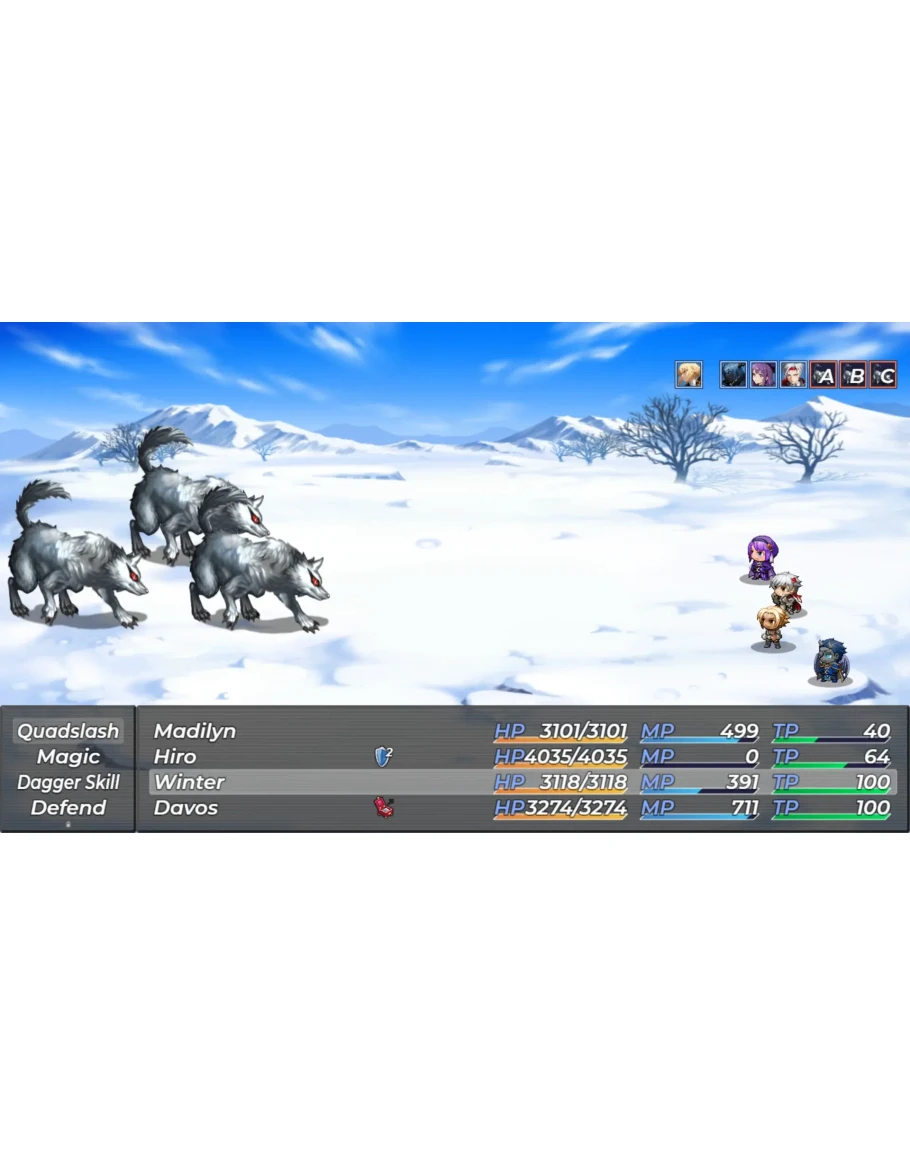Viewport: 910px width, 1155px height.
Task: Select the dark armored knight turn portrait
Action: (733, 375)
